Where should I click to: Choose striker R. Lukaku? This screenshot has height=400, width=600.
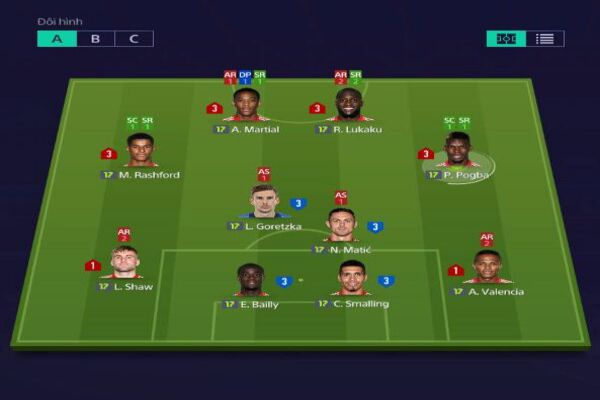(349, 106)
